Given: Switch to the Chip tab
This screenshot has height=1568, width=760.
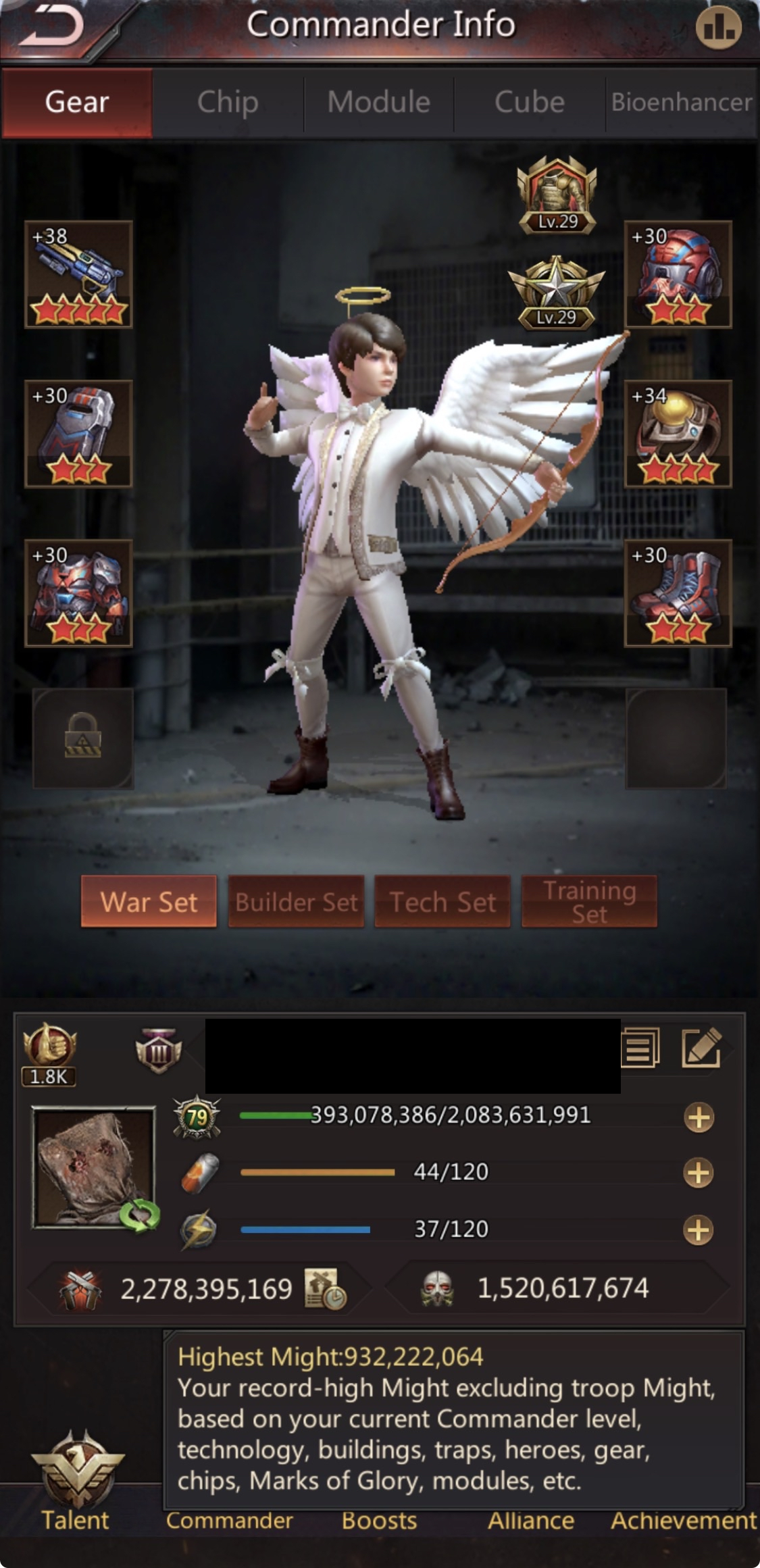Looking at the screenshot, I should [228, 103].
